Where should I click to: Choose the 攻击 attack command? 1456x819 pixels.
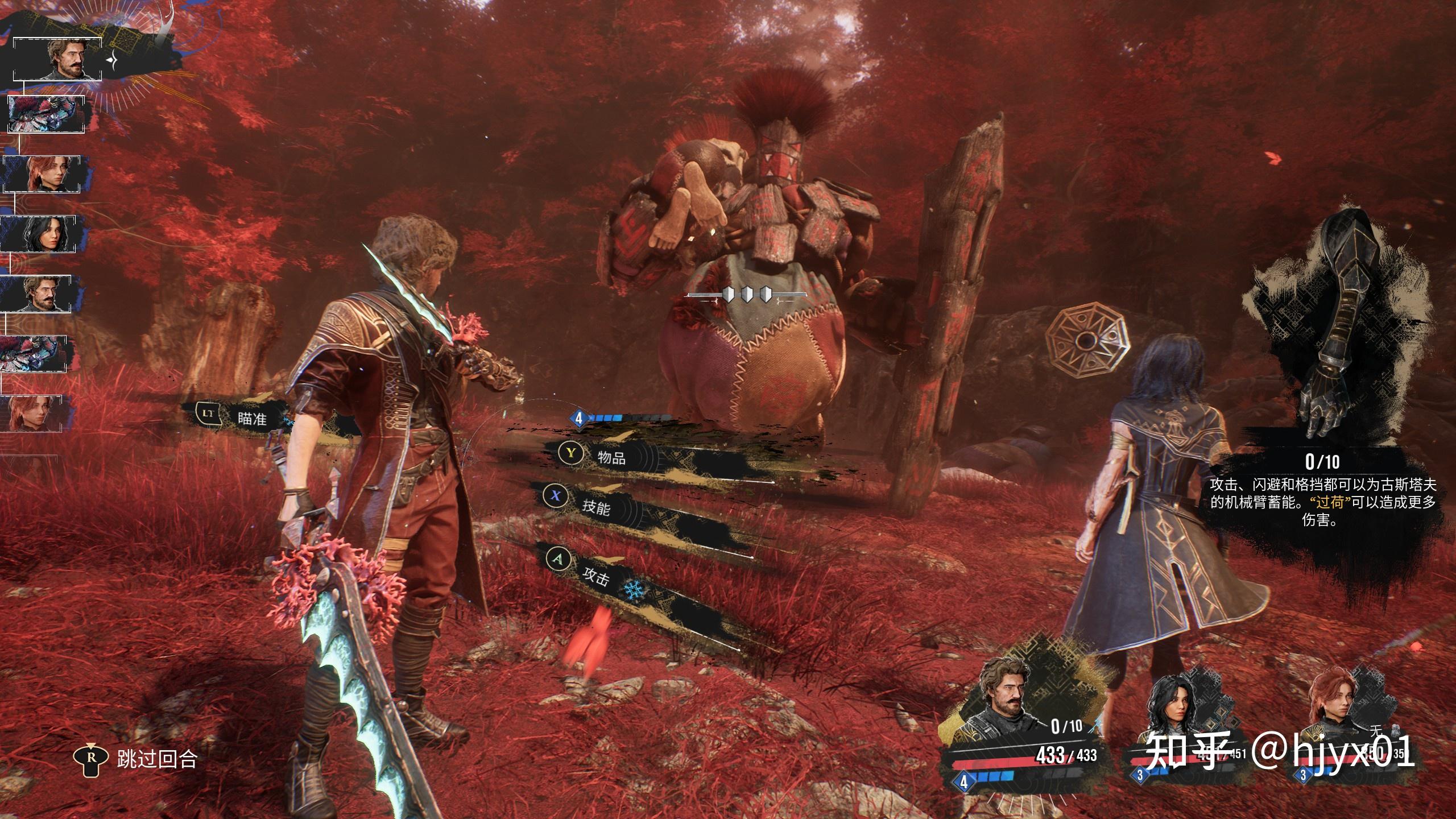point(595,578)
